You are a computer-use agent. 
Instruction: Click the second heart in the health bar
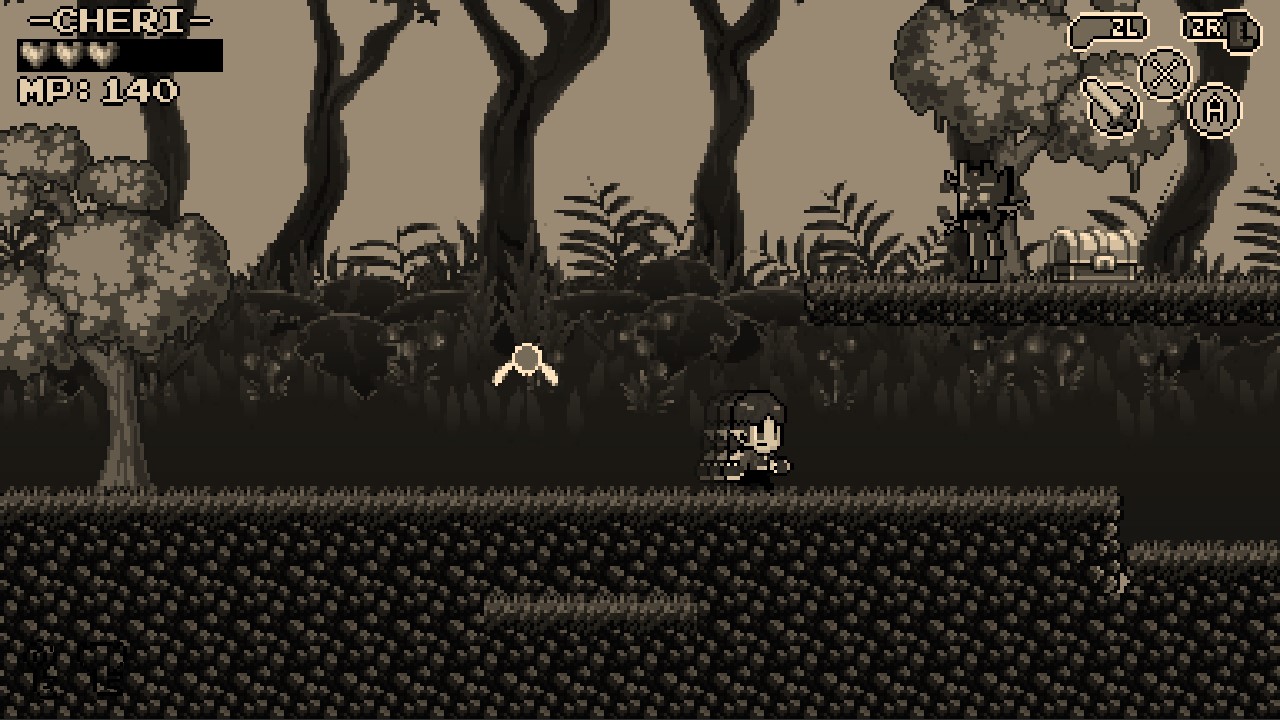tap(66, 53)
